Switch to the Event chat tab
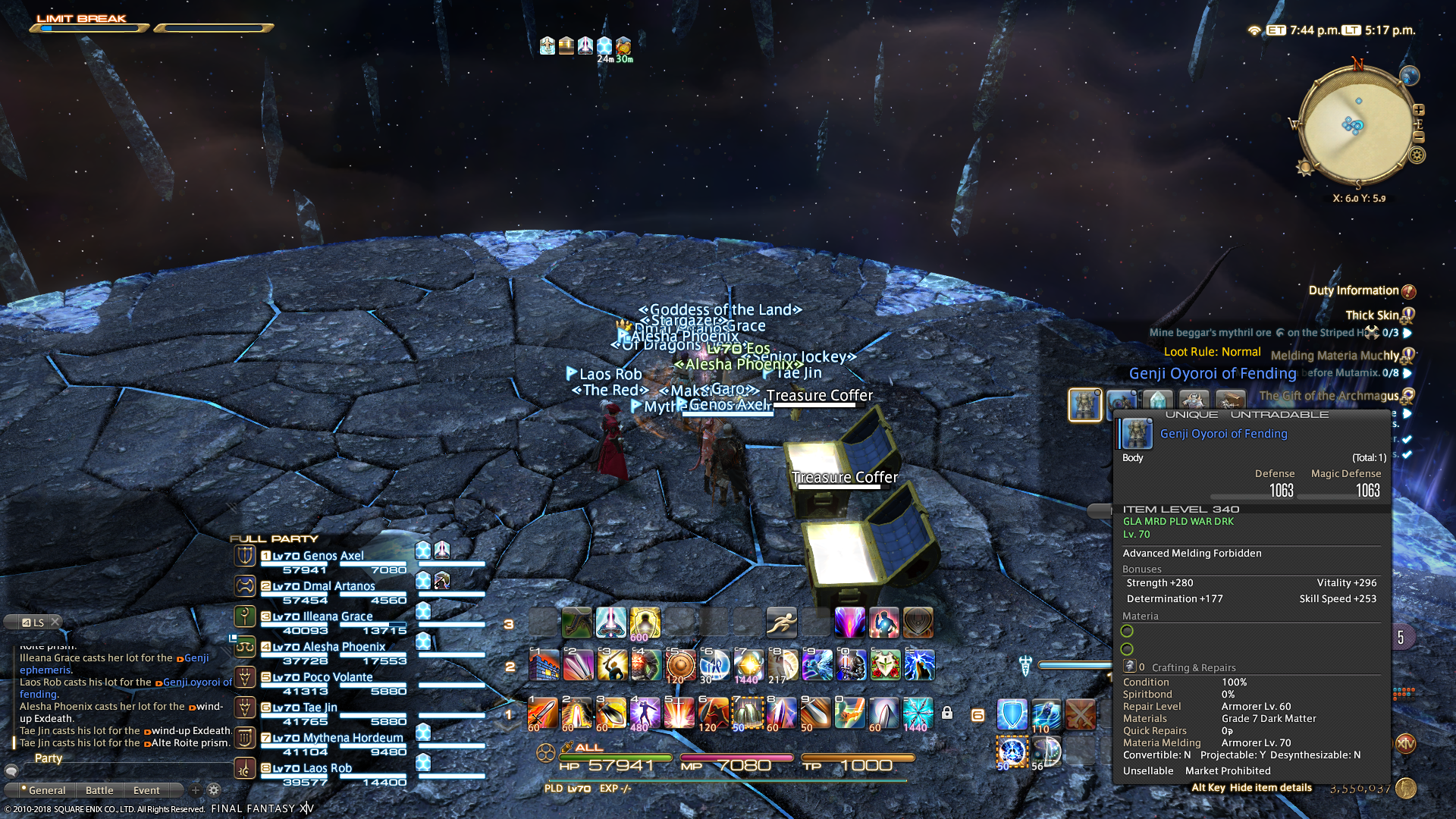The width and height of the screenshot is (1456, 819). pos(146,790)
